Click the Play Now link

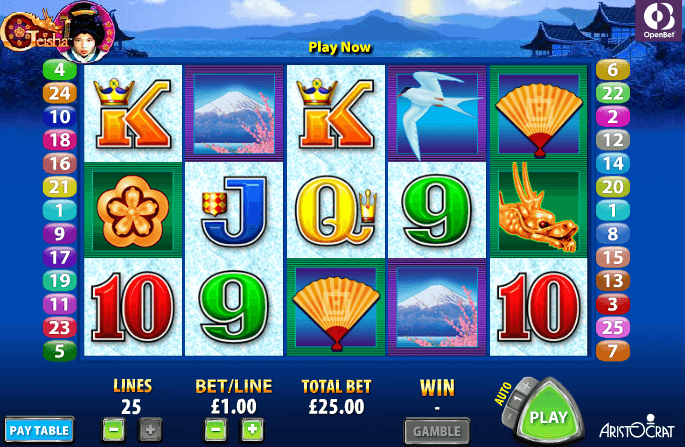point(339,47)
